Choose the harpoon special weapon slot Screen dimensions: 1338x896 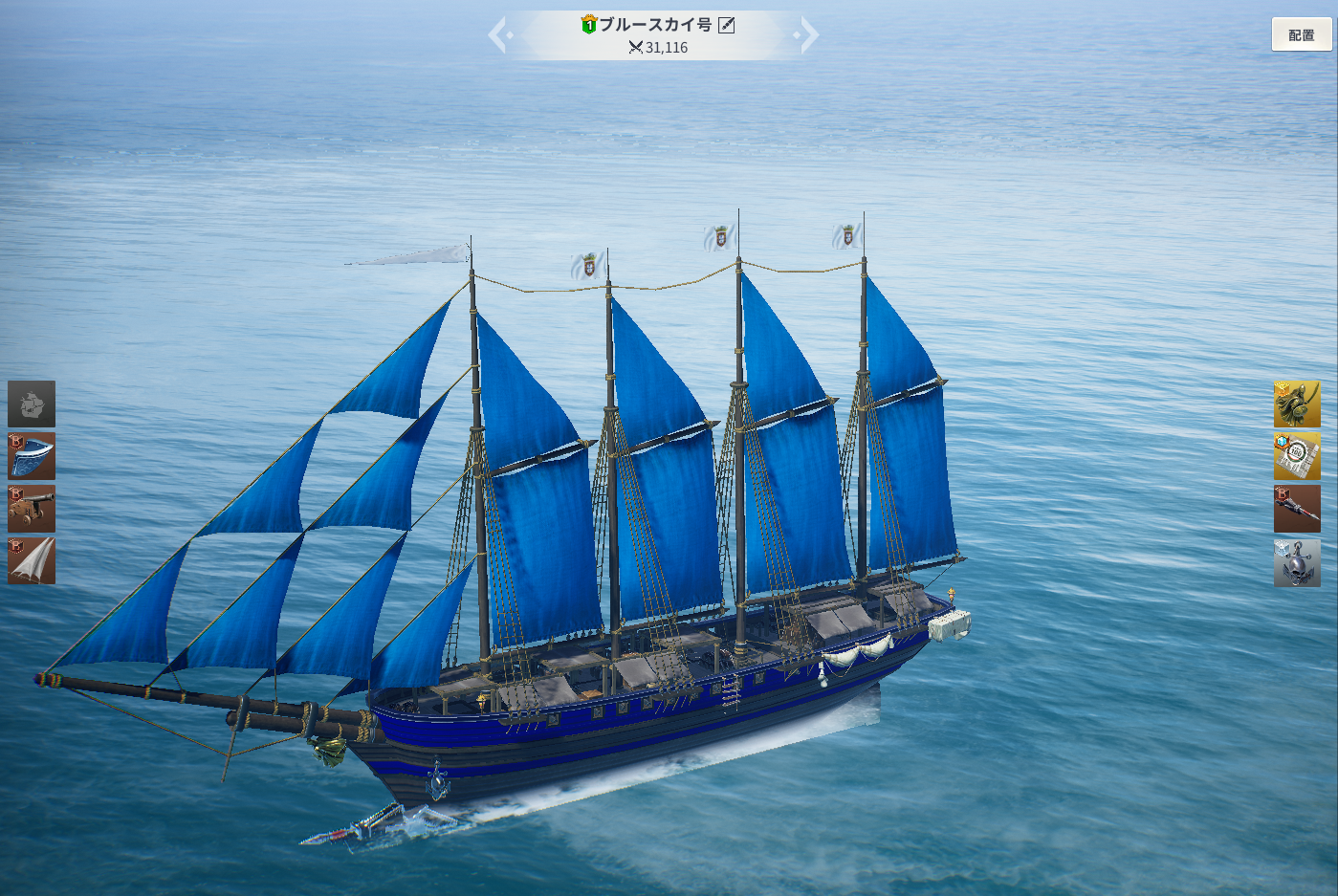coord(1296,508)
